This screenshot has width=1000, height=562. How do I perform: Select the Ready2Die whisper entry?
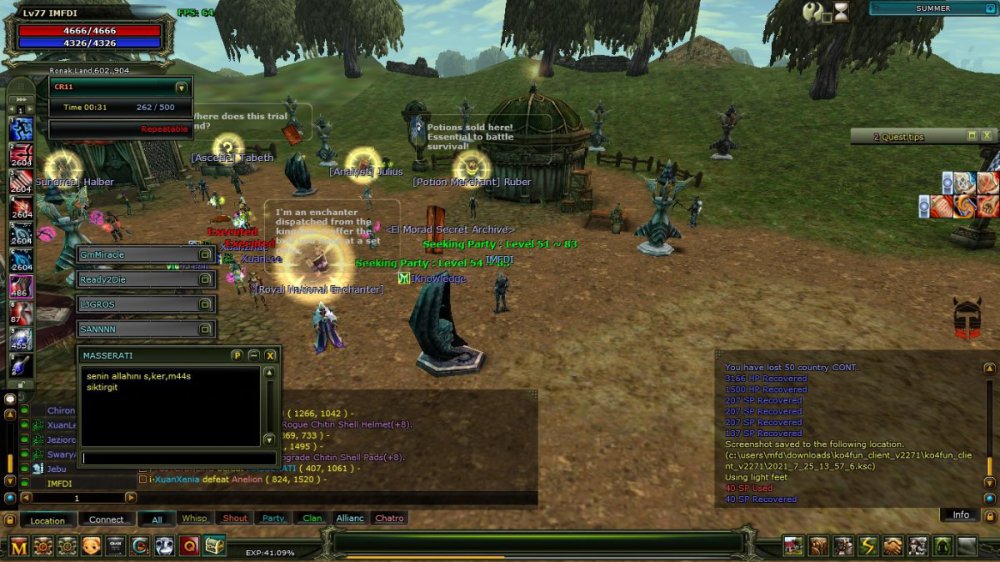145,280
